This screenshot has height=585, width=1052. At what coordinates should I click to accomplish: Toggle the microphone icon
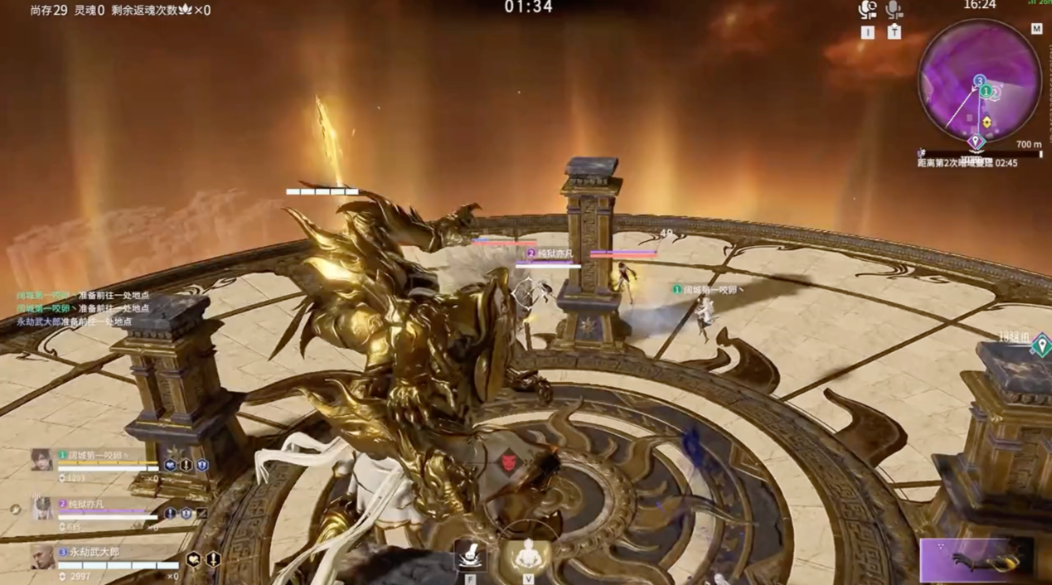(x=894, y=10)
